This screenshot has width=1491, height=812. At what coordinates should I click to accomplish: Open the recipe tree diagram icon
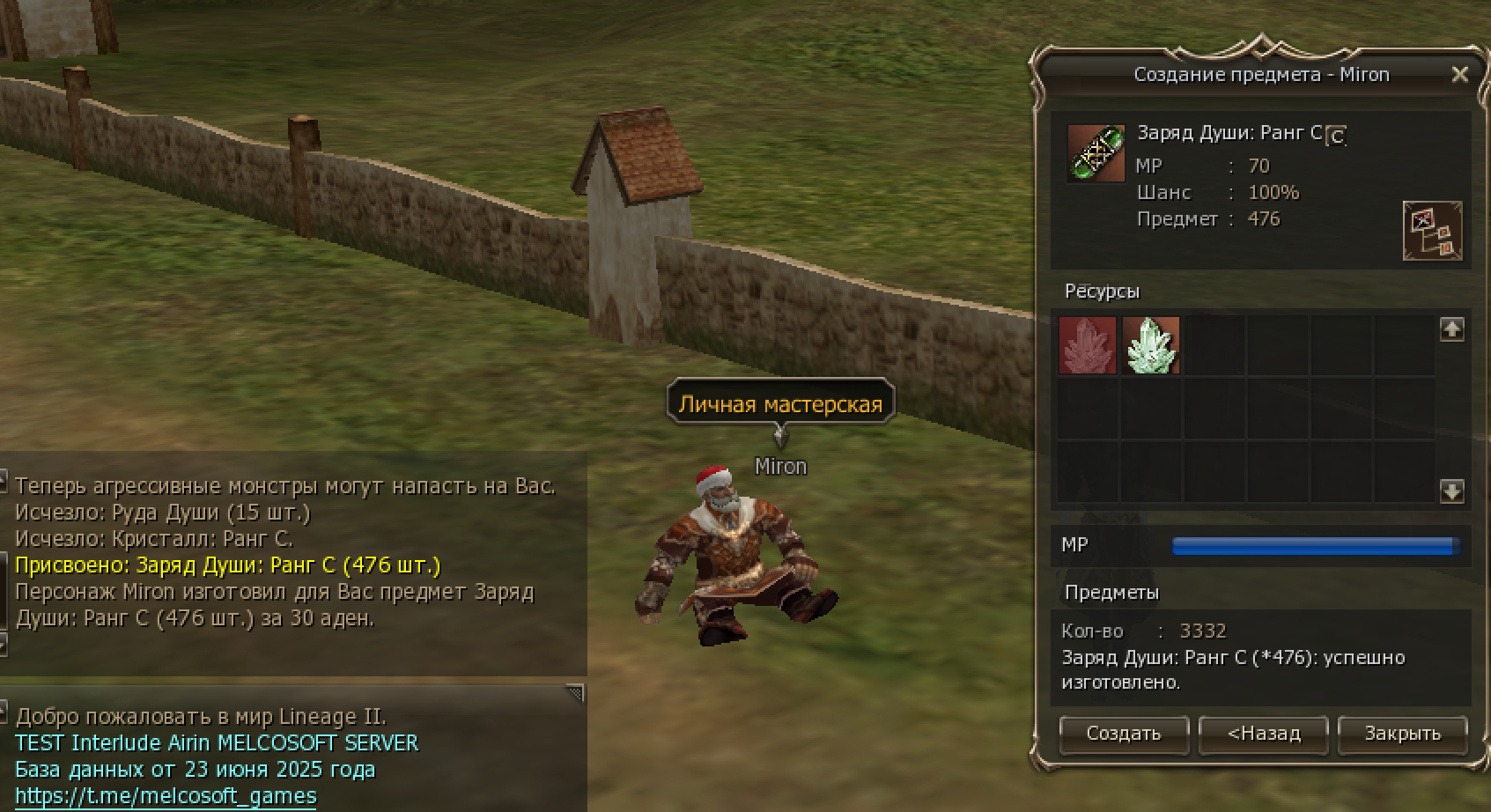1432,231
